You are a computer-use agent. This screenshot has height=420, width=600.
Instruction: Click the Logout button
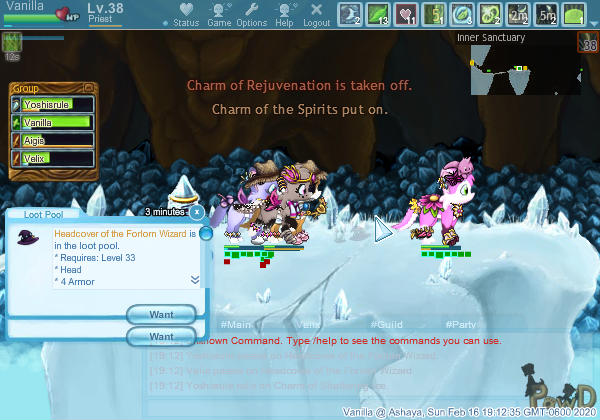tap(317, 15)
